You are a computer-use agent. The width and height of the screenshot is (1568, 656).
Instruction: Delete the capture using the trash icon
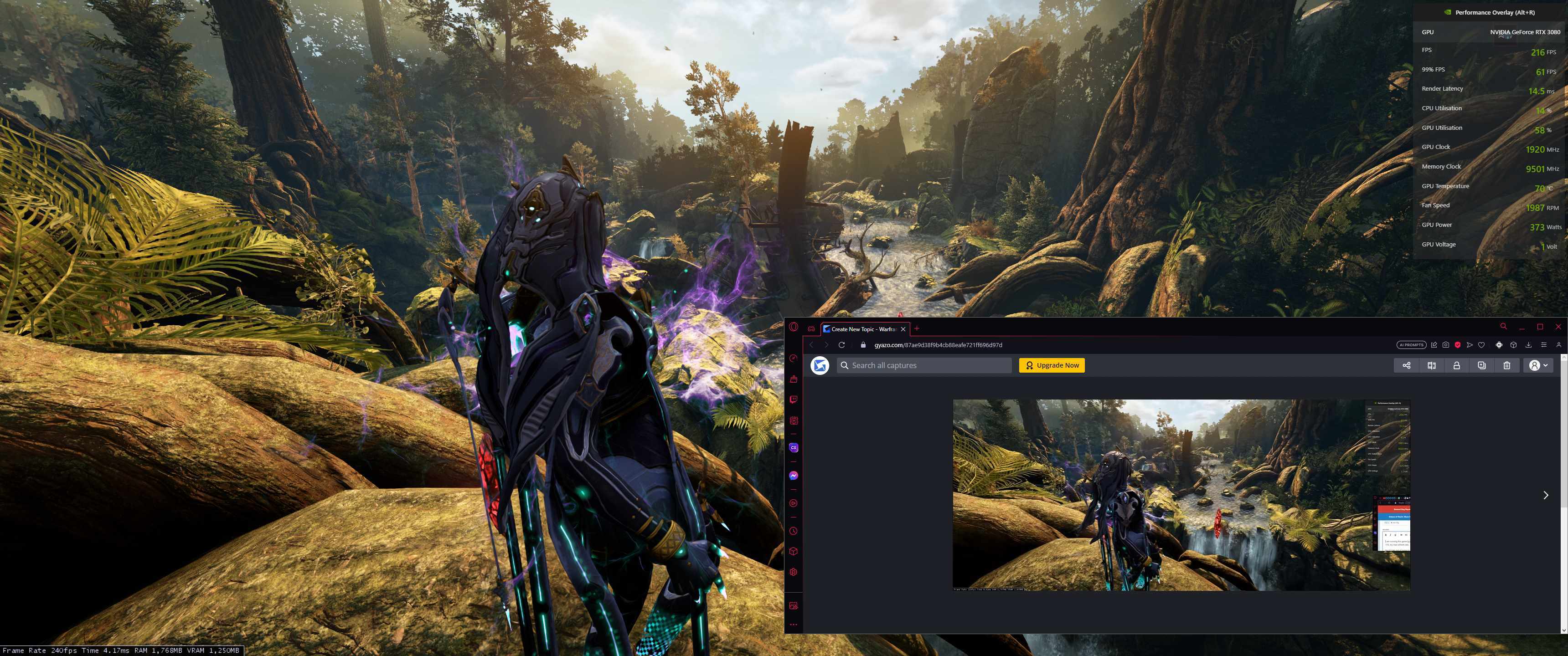pyautogui.click(x=1506, y=365)
